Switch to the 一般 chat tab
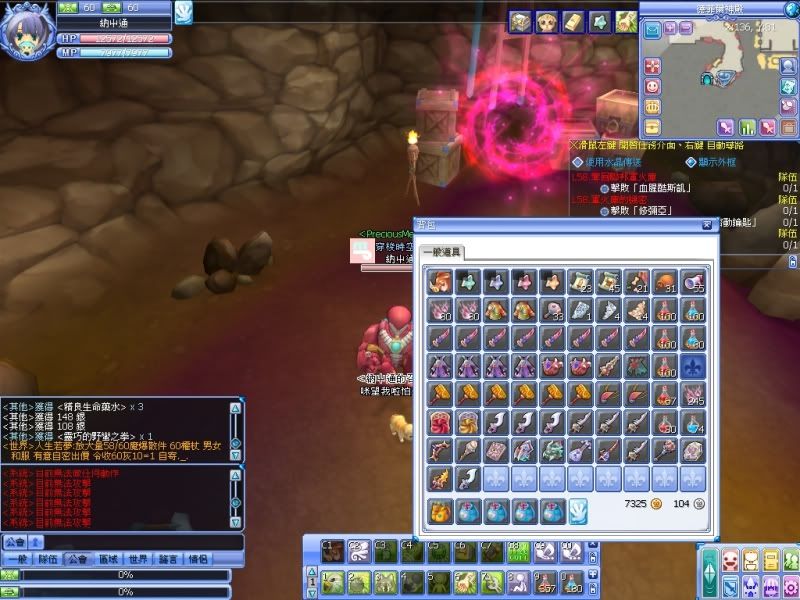Screen dimensions: 800x600 click(16, 560)
